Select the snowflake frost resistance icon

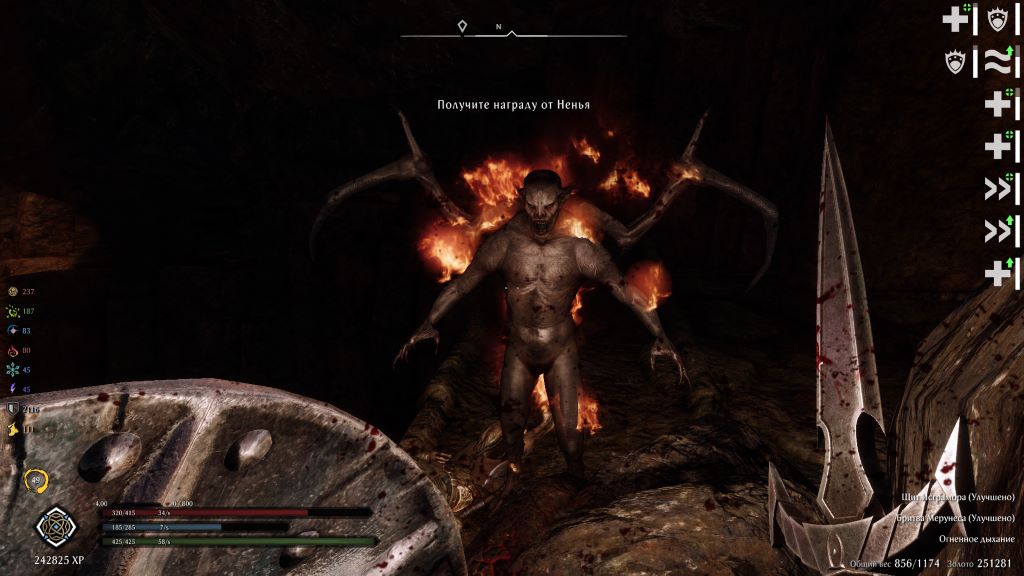click(x=14, y=369)
